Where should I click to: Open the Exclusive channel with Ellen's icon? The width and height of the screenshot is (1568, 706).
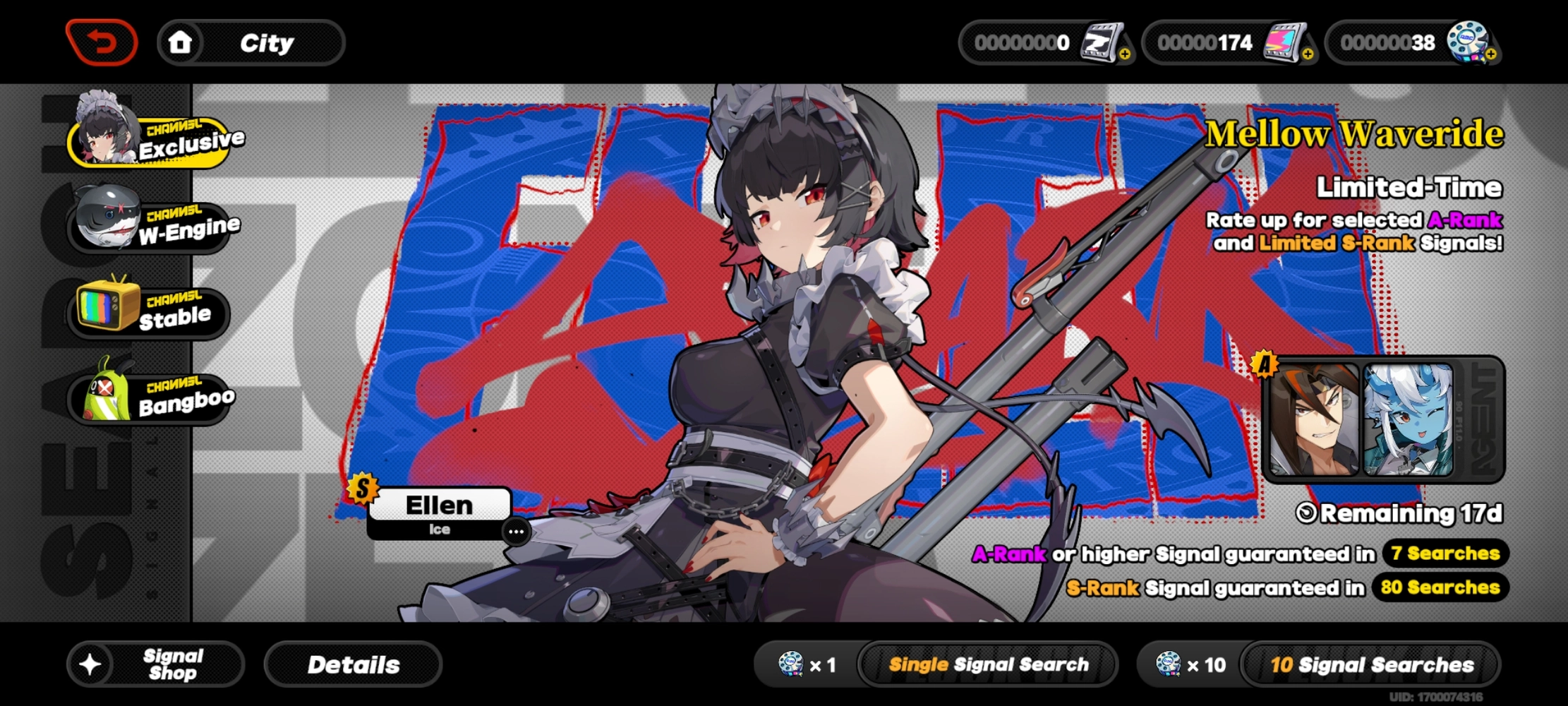[106, 134]
